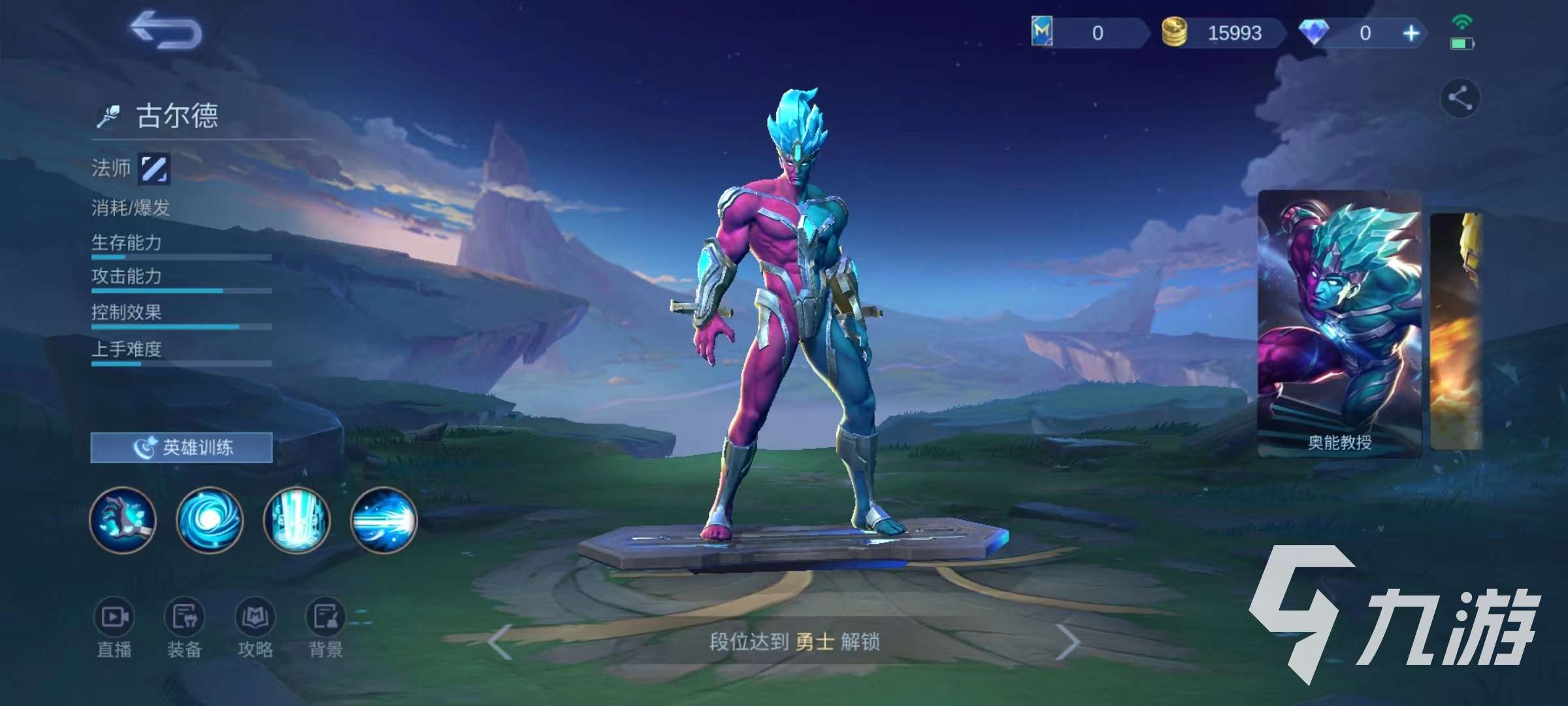Select the 奥能教授 skin thumbnail
Screen dimensions: 1568x706
tap(1339, 324)
